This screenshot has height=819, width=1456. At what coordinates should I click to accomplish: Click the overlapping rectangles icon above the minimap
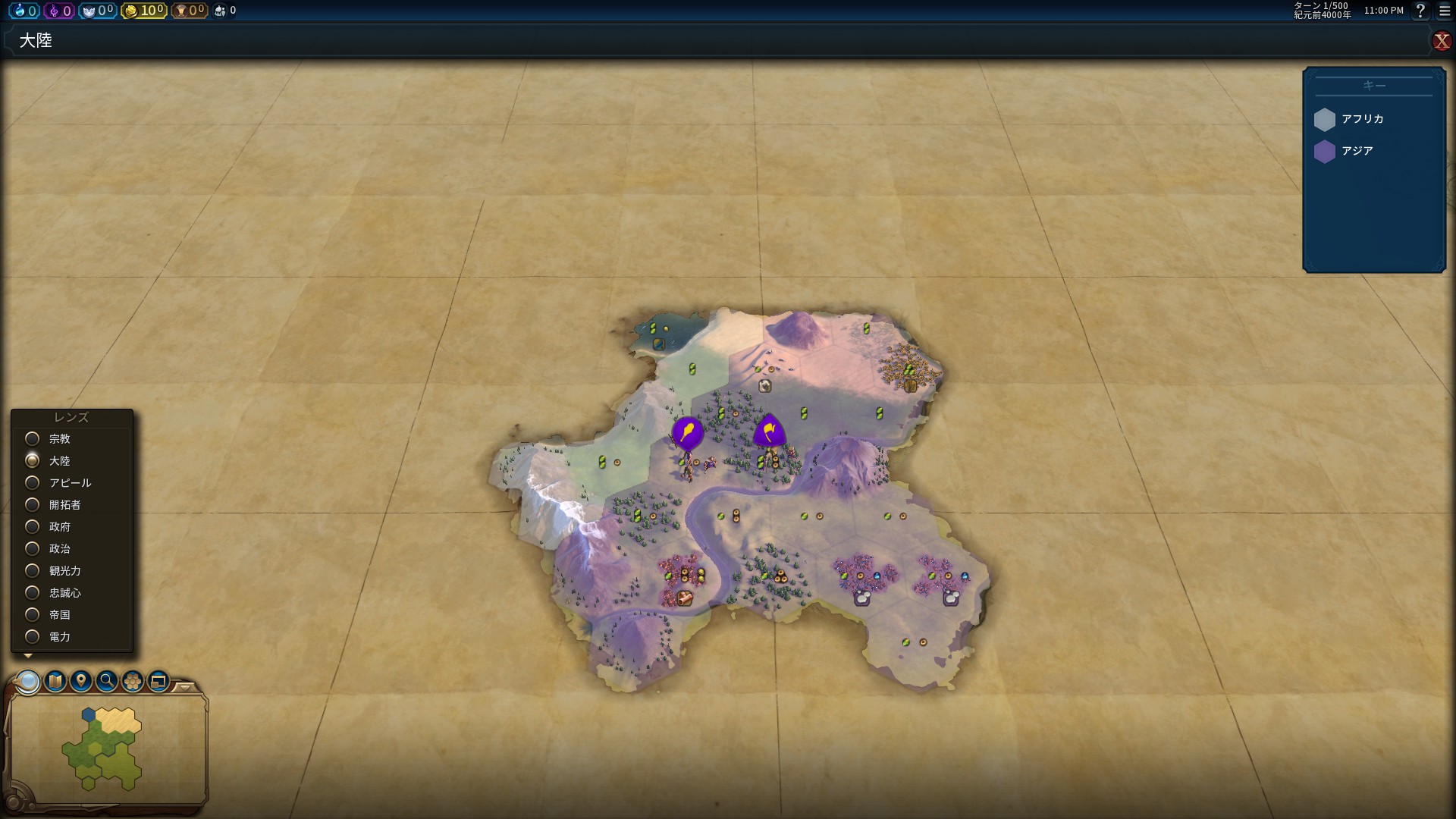point(158,681)
